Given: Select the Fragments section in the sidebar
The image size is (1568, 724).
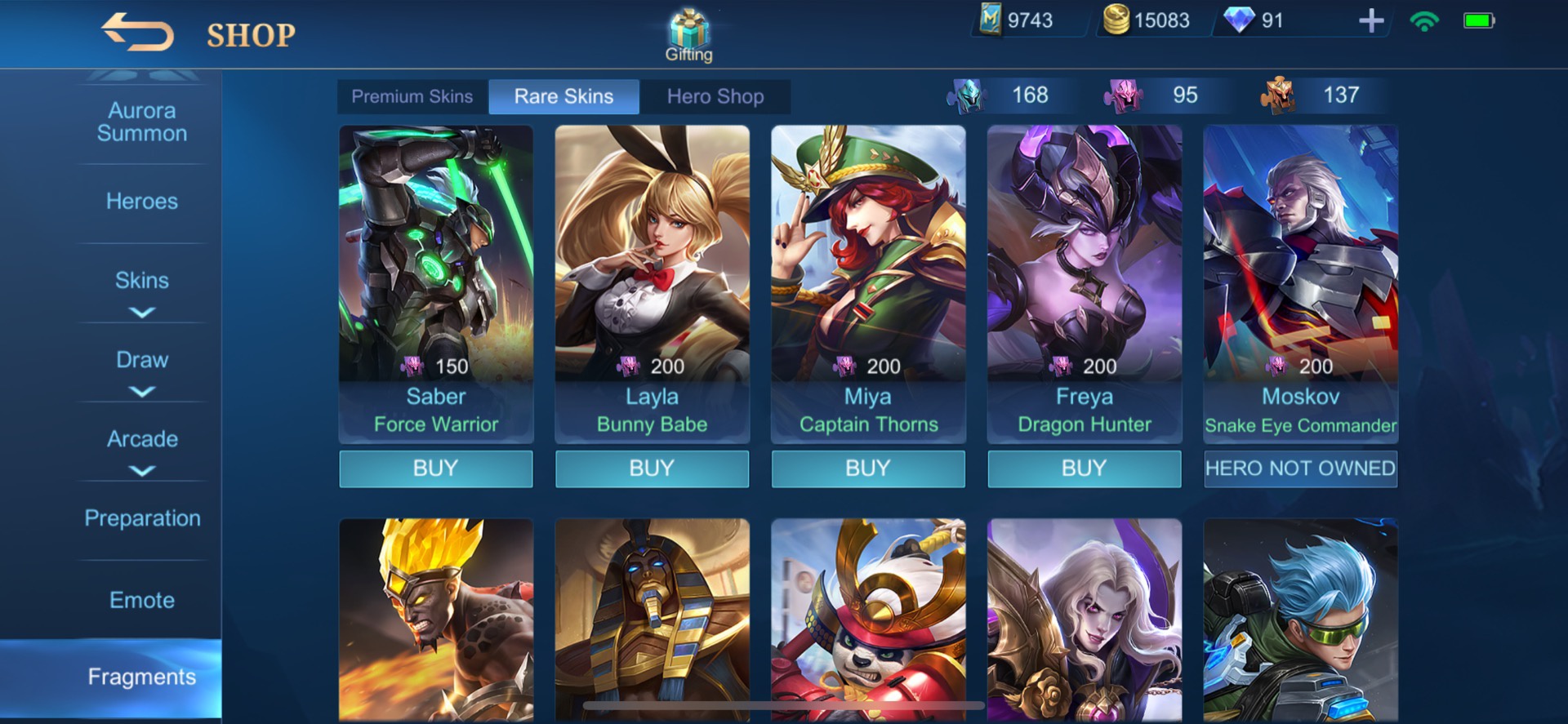Looking at the screenshot, I should (x=140, y=677).
